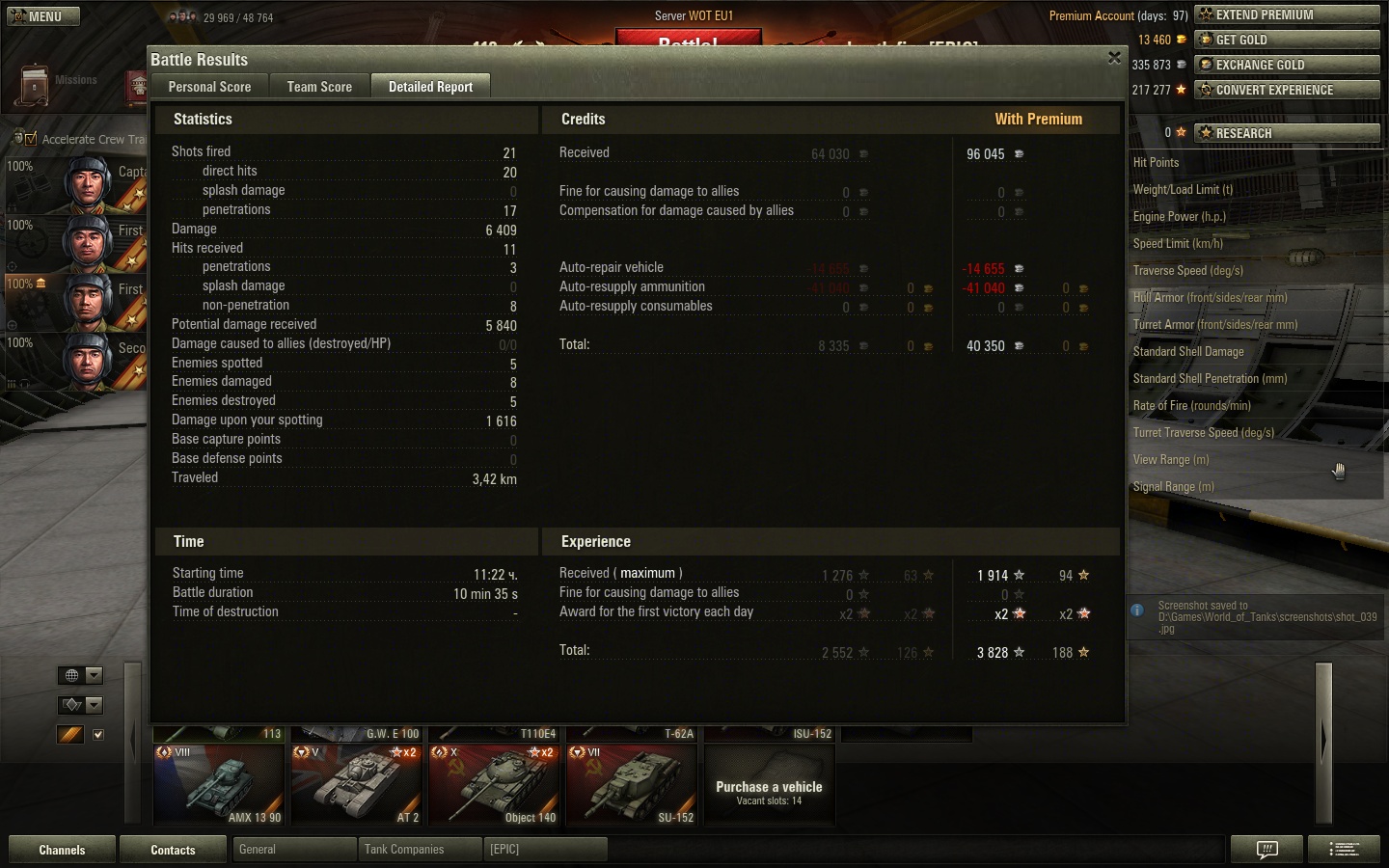Close the Battle Results window
The height and width of the screenshot is (868, 1389).
tap(1114, 58)
